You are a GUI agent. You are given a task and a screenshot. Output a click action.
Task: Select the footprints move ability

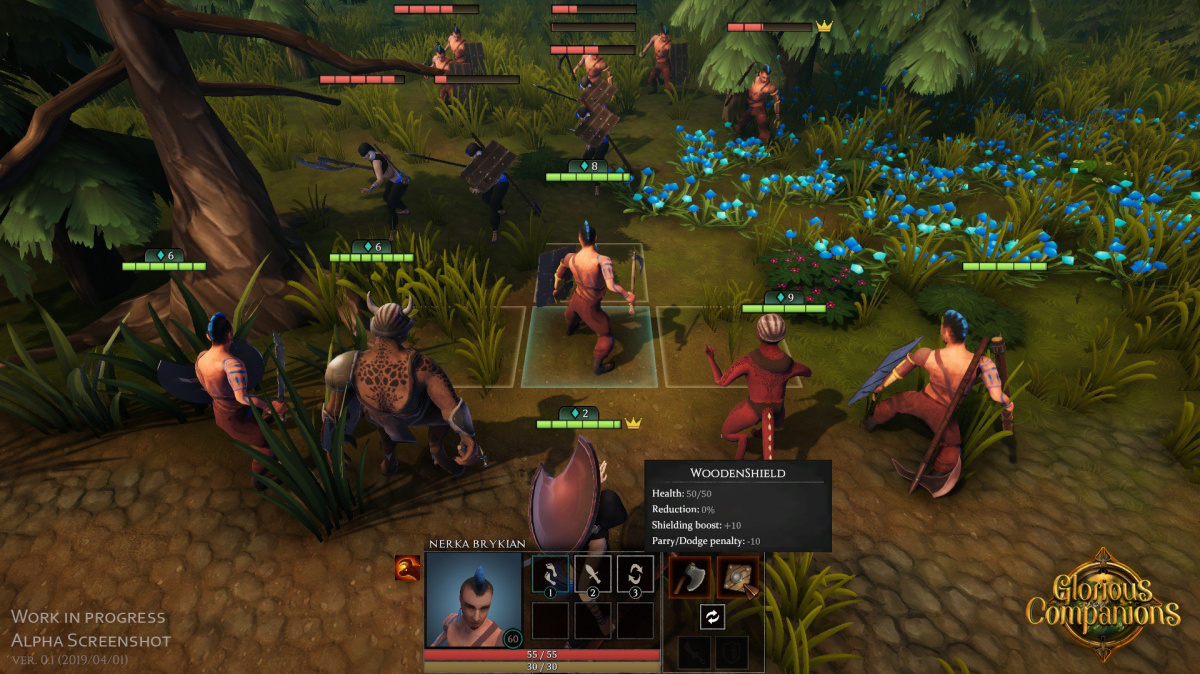click(550, 576)
